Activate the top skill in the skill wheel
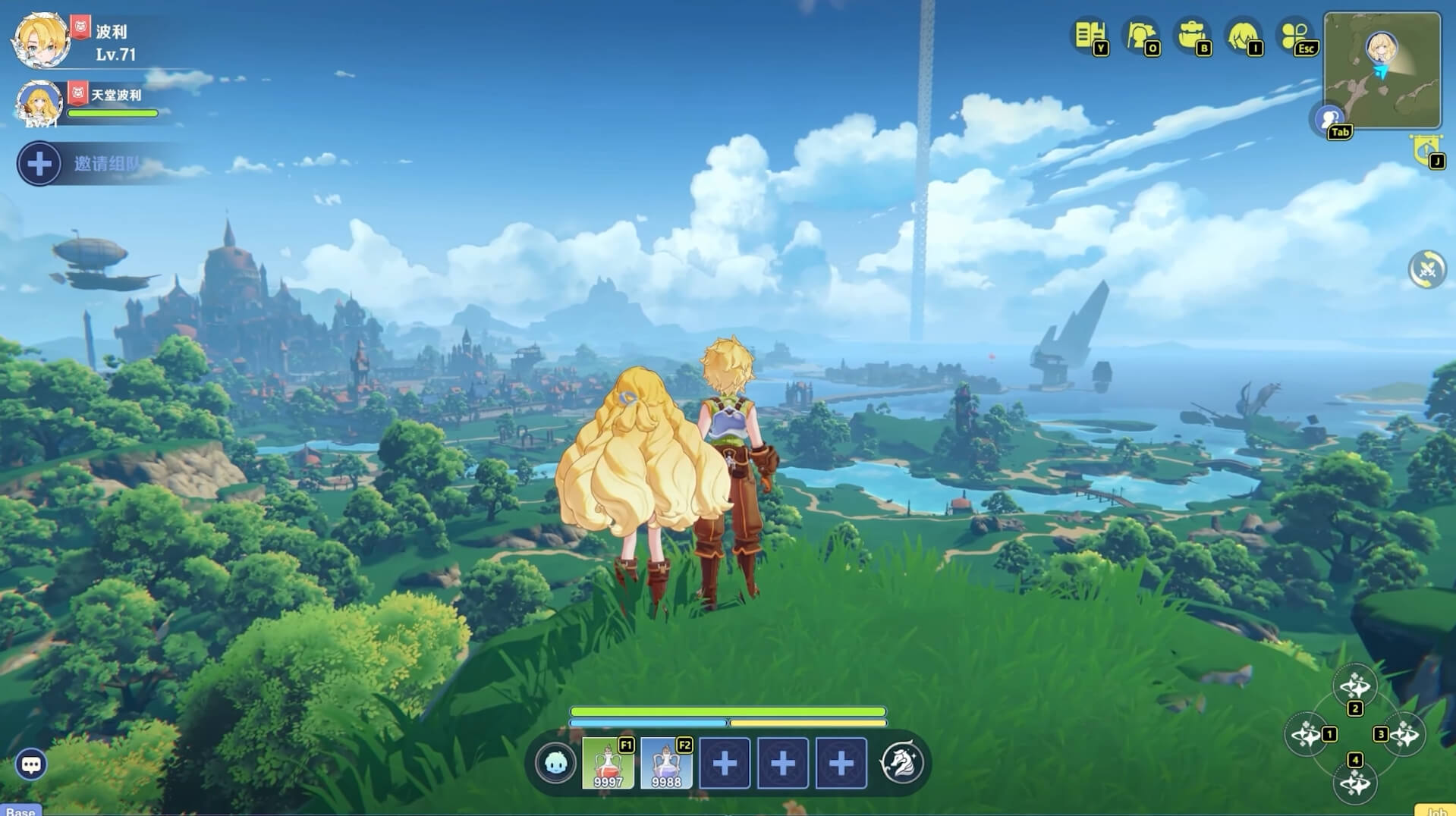This screenshot has width=1456, height=816. (x=1354, y=686)
